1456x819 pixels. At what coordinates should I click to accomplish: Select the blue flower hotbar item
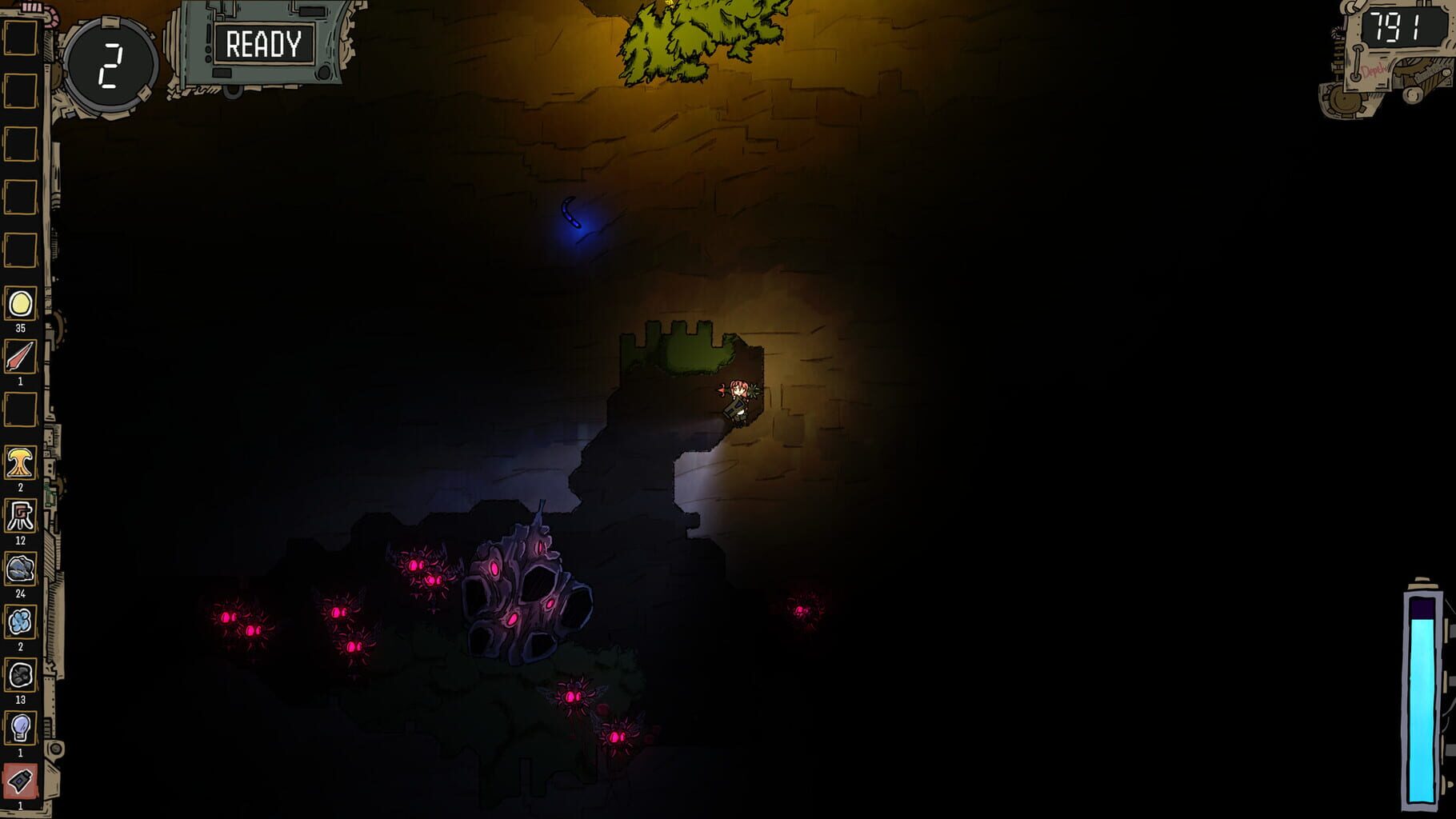22,622
